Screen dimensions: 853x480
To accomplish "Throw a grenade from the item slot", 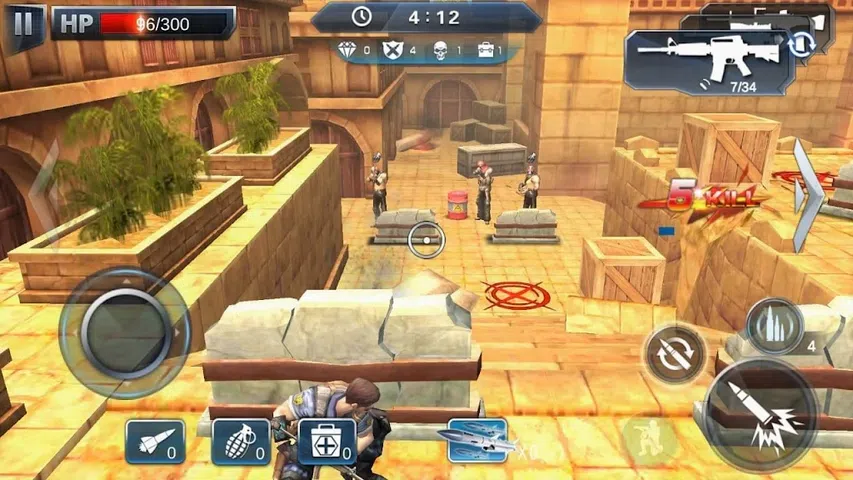I will coord(241,441).
